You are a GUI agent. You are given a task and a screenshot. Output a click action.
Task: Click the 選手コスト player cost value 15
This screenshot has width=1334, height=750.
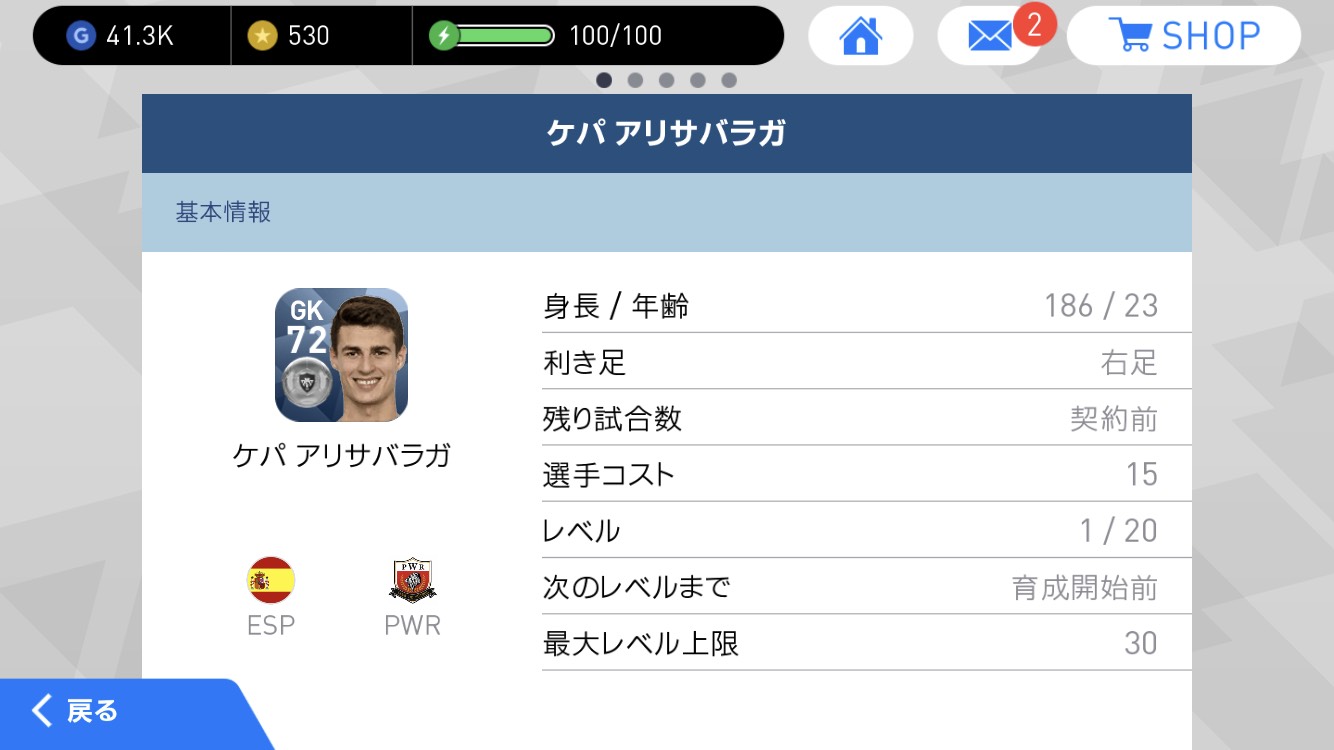coord(1140,474)
